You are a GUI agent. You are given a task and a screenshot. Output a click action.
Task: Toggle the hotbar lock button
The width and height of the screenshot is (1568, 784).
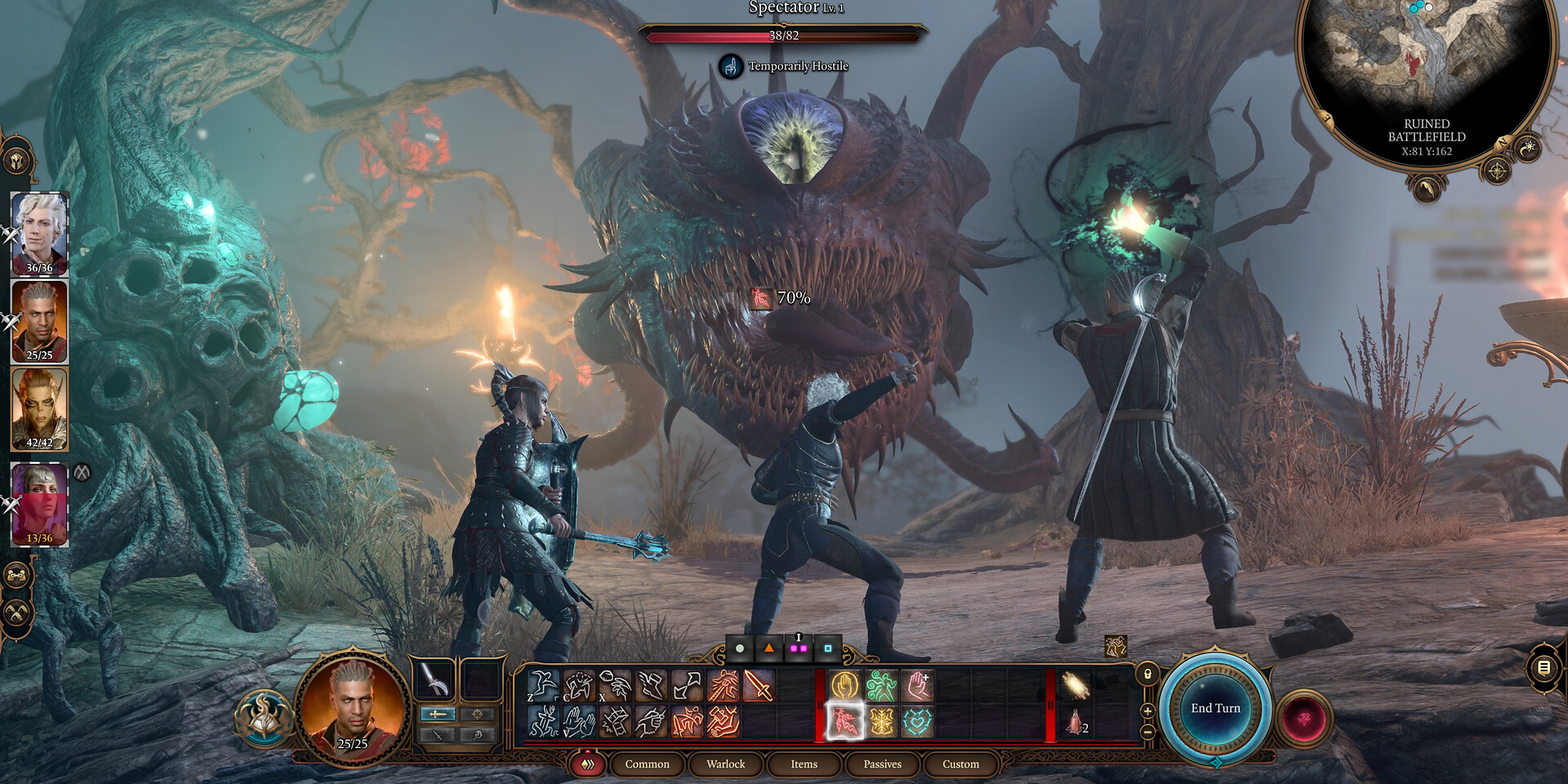pos(1147,674)
